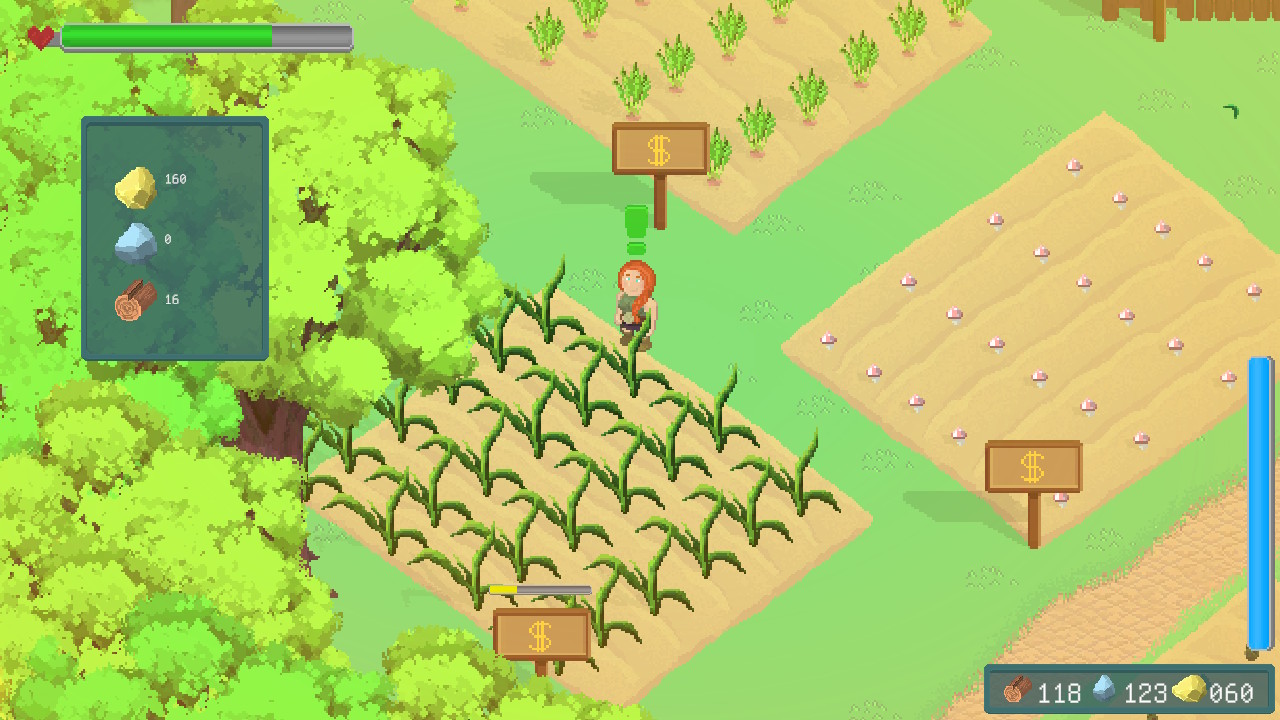1280x720 pixels.
Task: Click the yellow progress bar above the lower sign
Action: (540, 589)
